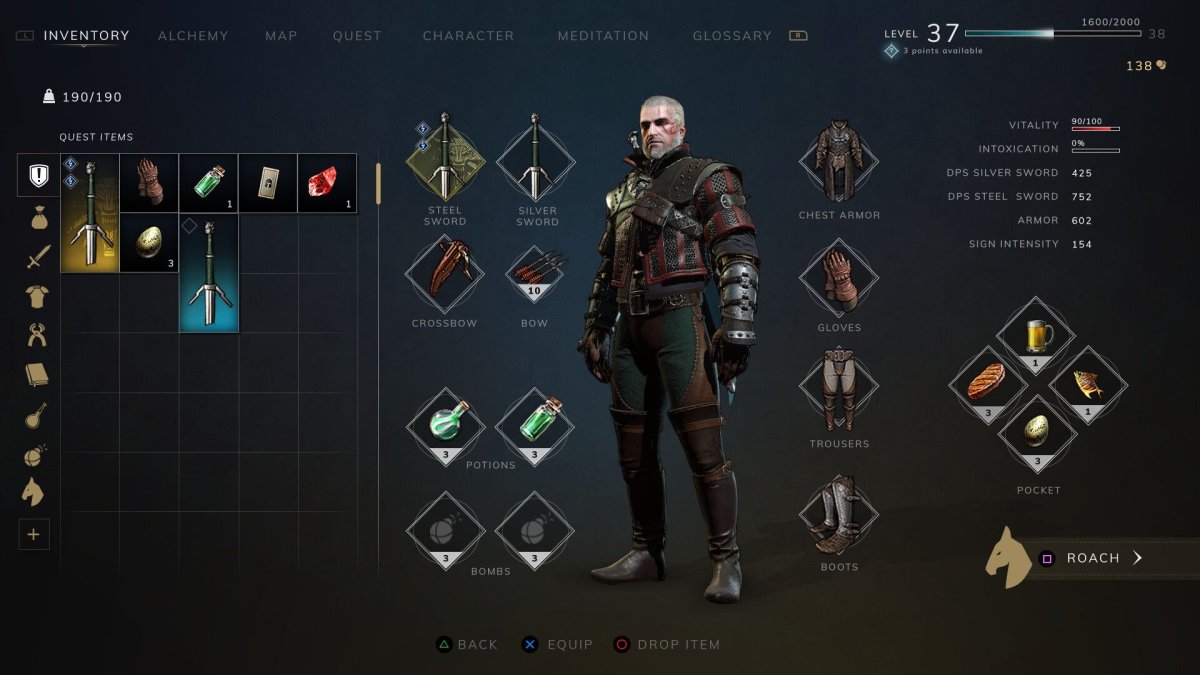The width and height of the screenshot is (1200, 675).
Task: Choose the Trousers equipment slot
Action: (x=838, y=390)
